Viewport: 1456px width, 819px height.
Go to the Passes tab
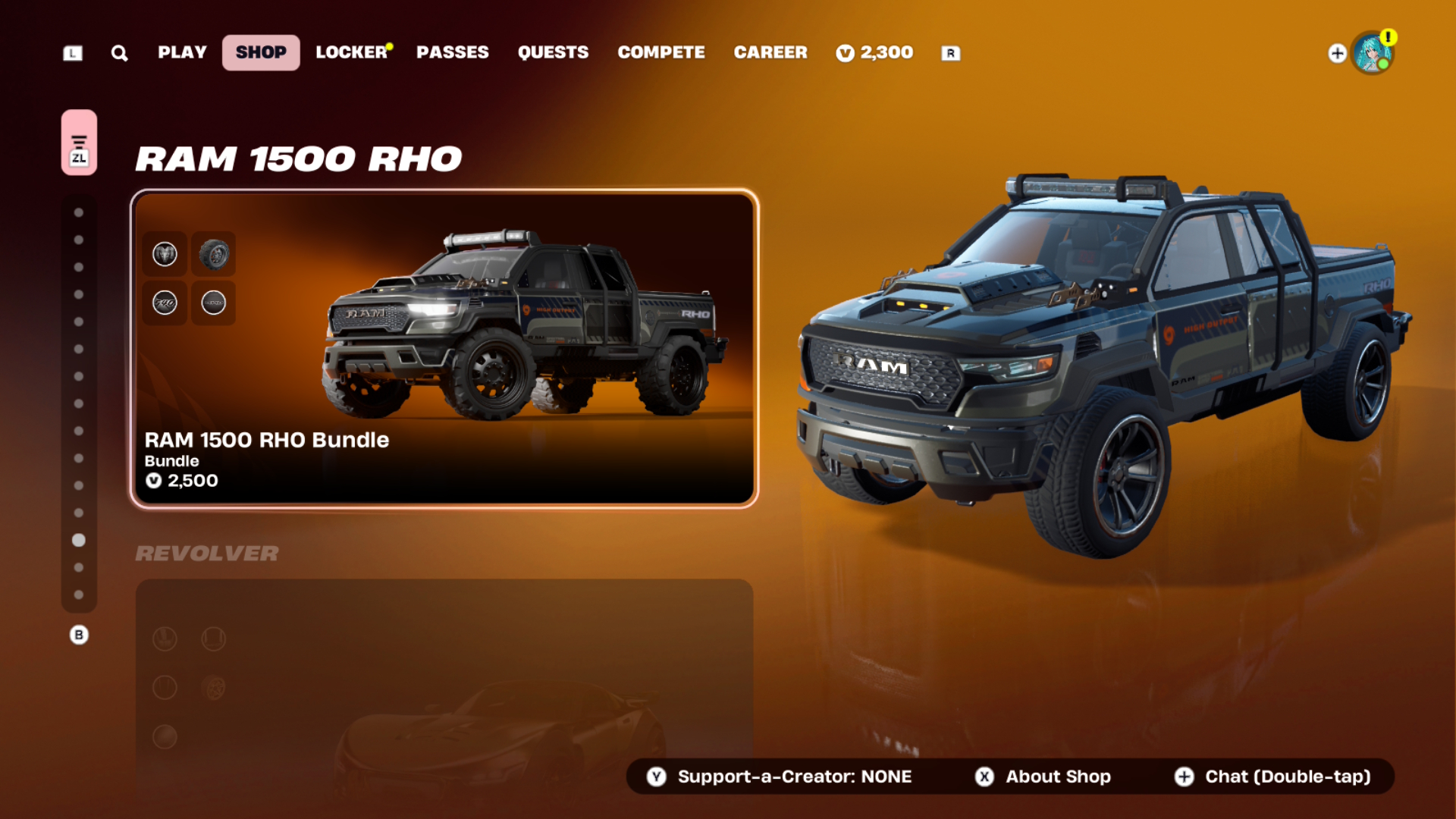pyautogui.click(x=453, y=52)
